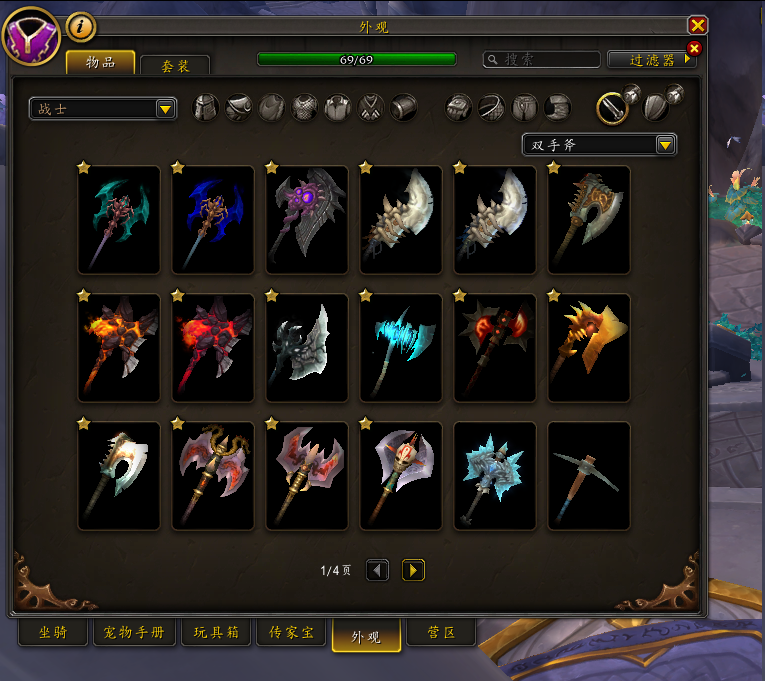
Task: Click the 搜索 search box
Action: coord(540,60)
